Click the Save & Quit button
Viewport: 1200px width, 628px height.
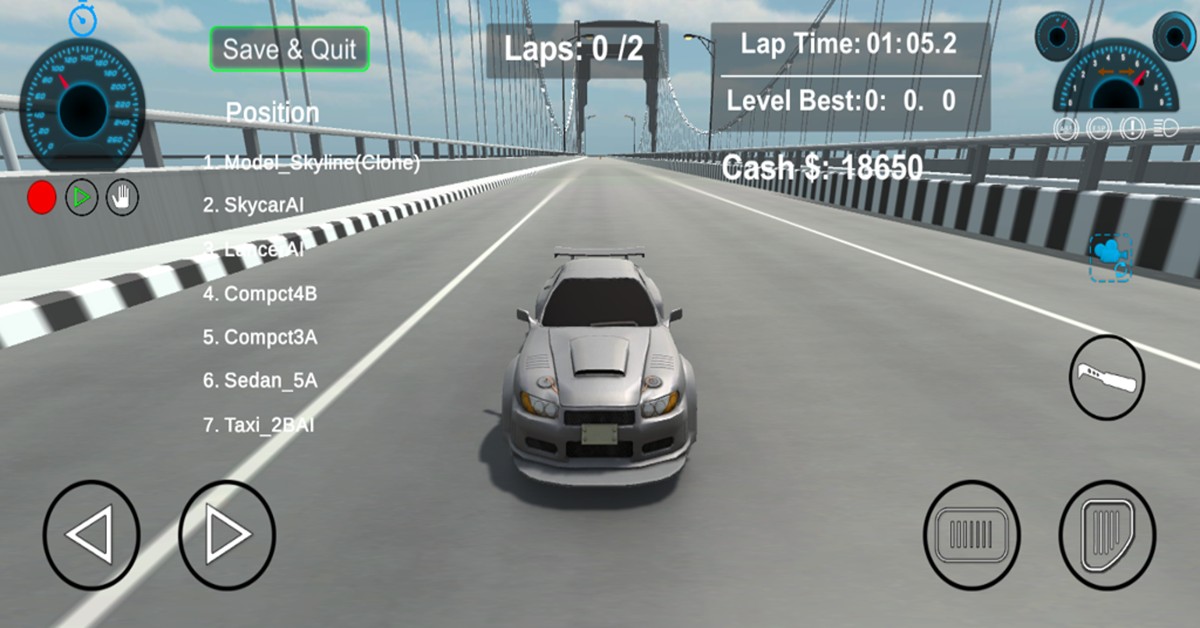289,49
